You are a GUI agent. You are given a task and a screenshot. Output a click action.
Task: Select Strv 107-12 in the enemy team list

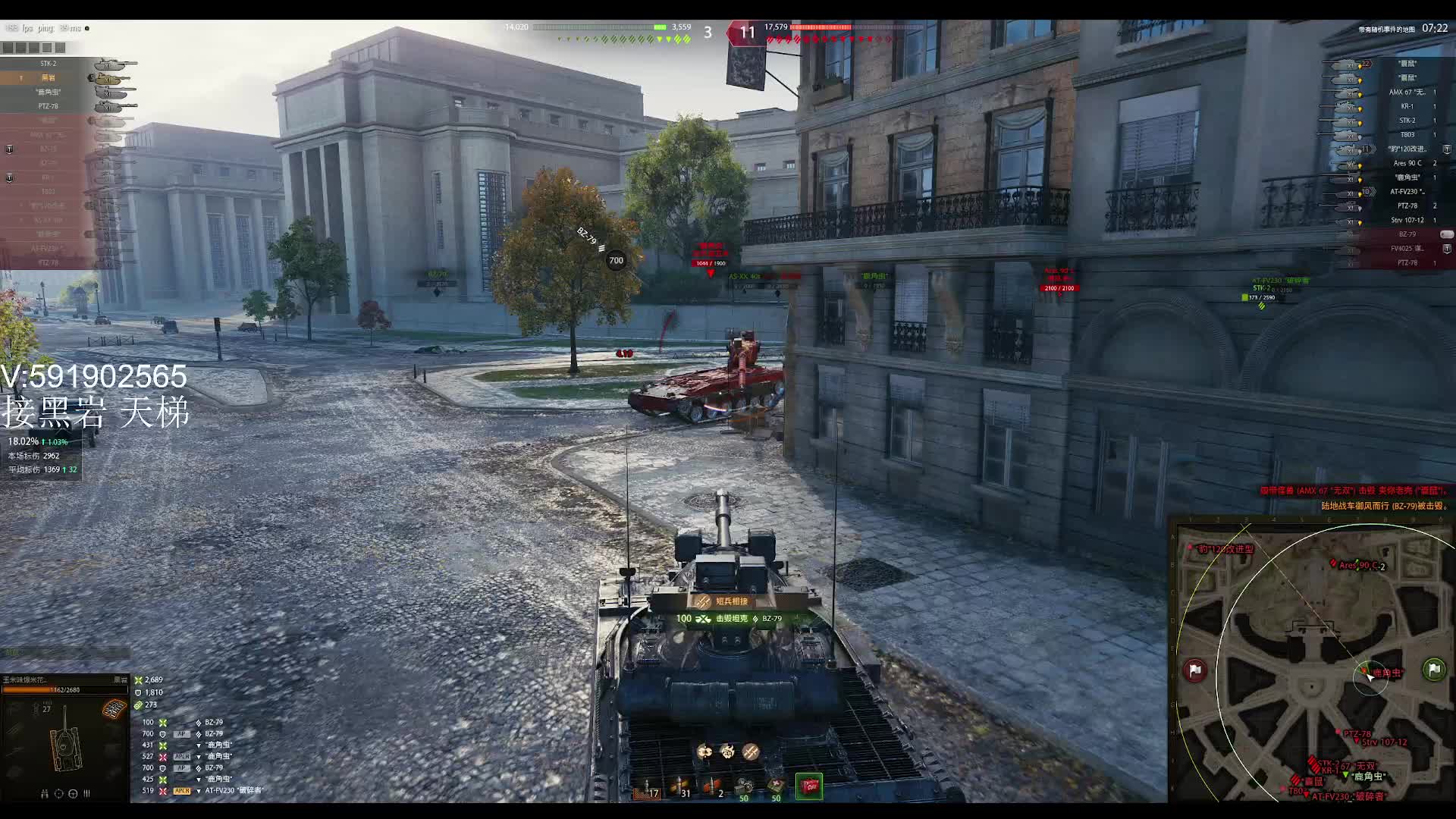[x=1407, y=220]
